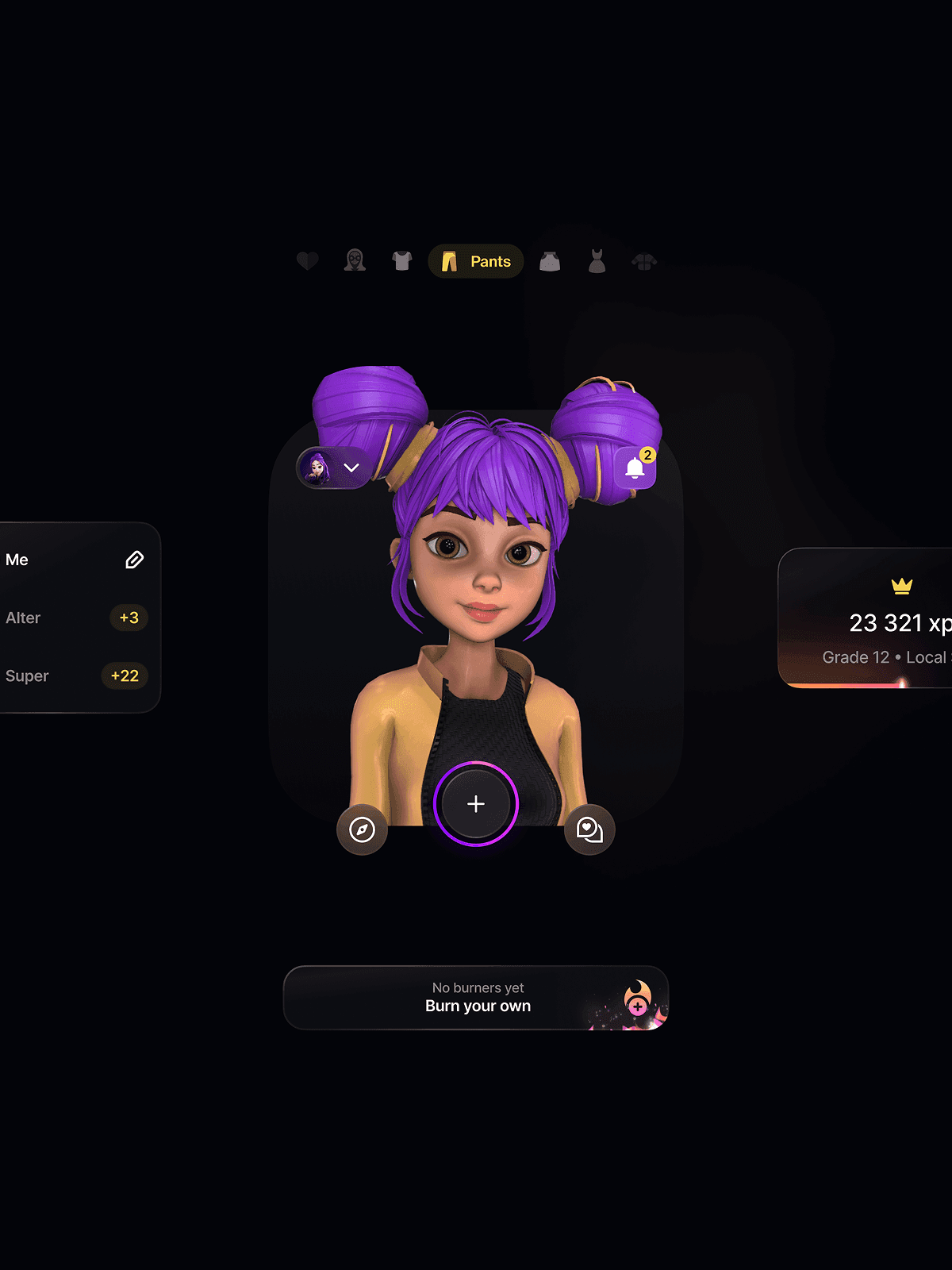Select the Alter row

75,618
